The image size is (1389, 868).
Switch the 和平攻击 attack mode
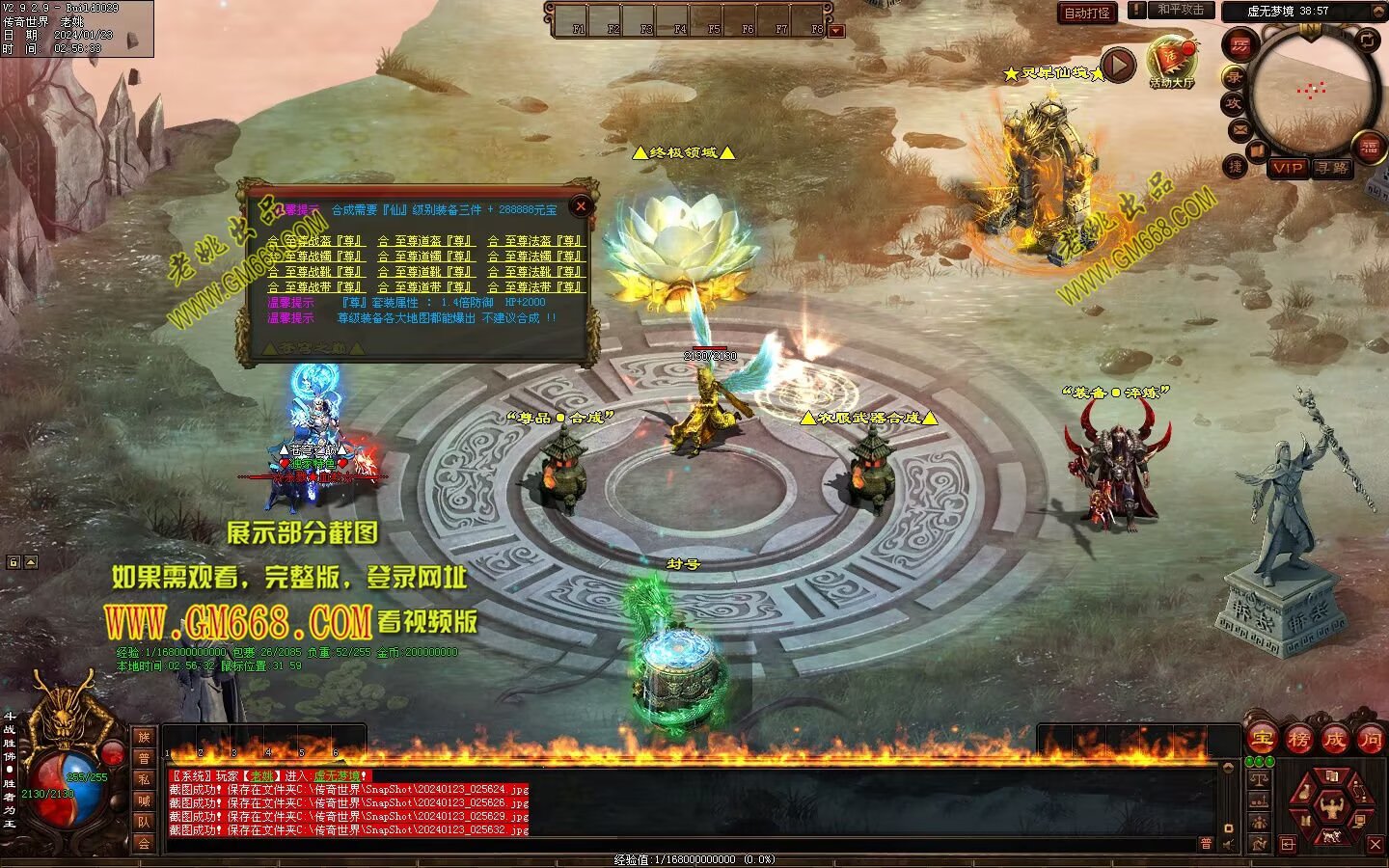(1181, 10)
